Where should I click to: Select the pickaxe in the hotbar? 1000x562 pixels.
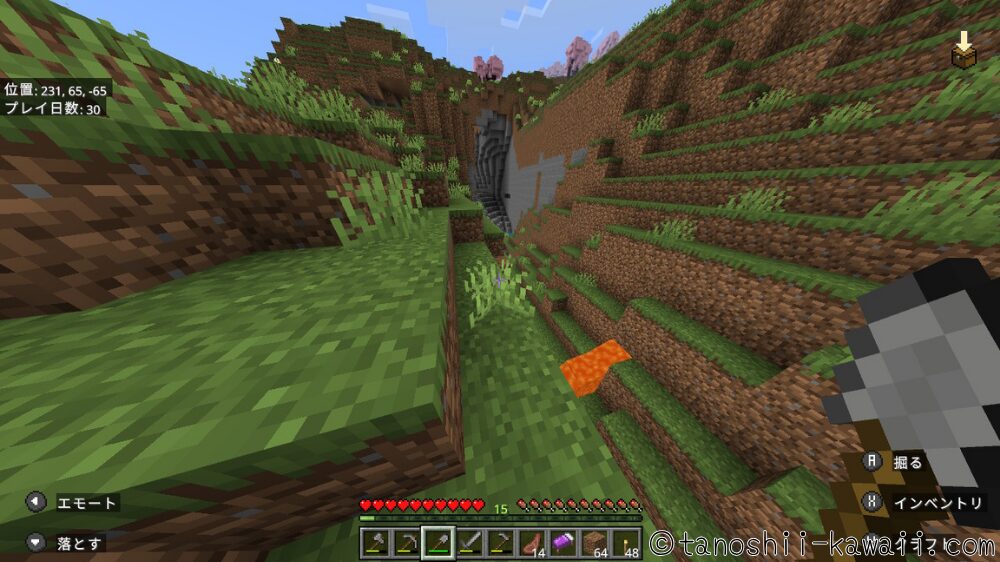(x=407, y=543)
